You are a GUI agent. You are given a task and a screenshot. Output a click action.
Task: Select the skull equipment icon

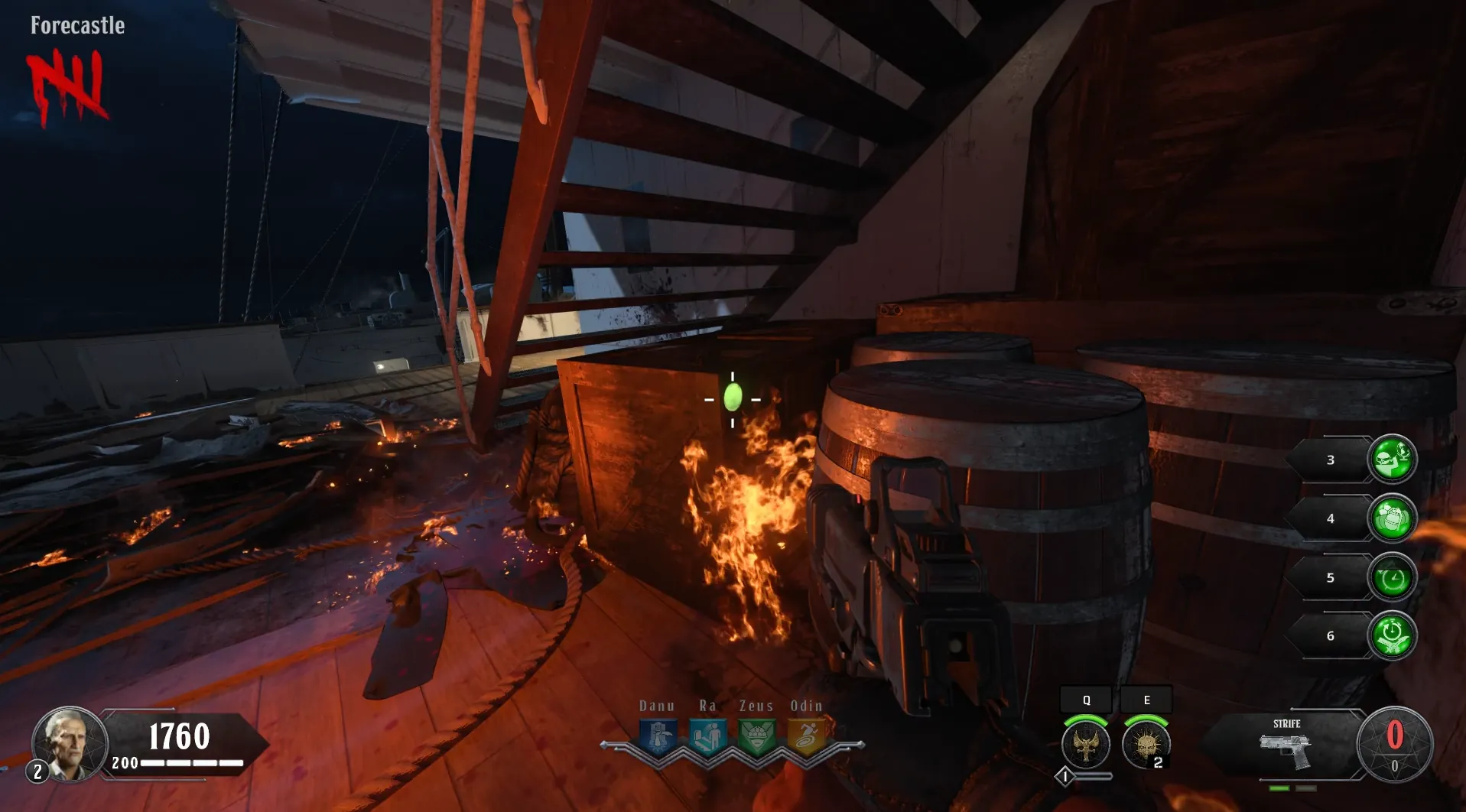point(1146,744)
